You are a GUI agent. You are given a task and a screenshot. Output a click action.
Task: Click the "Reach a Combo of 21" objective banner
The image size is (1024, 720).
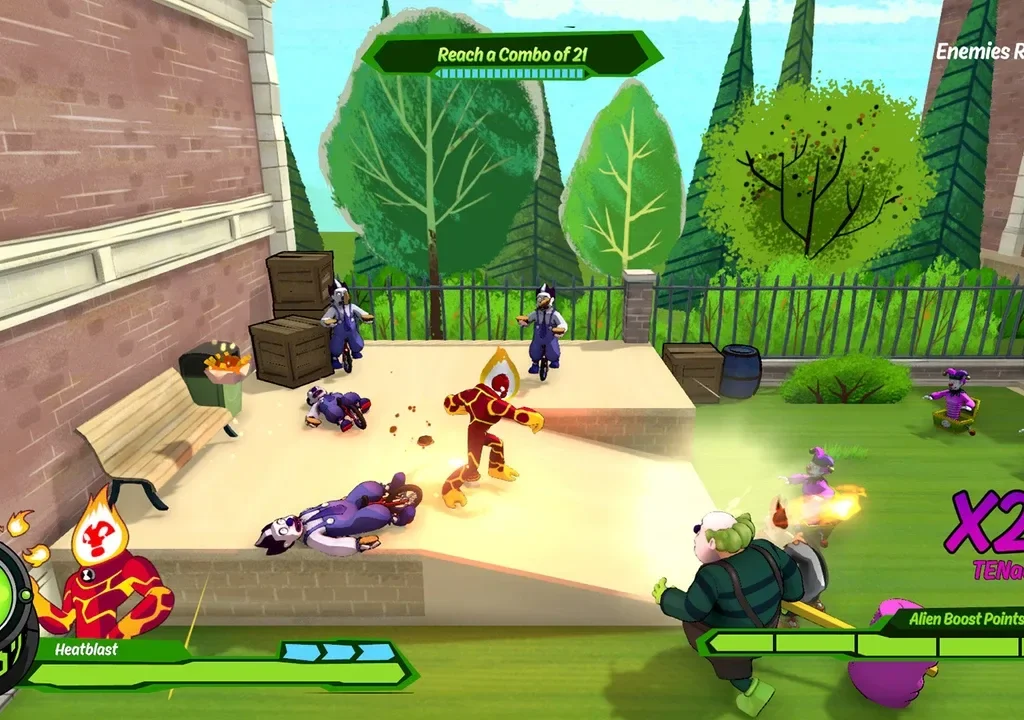511,54
